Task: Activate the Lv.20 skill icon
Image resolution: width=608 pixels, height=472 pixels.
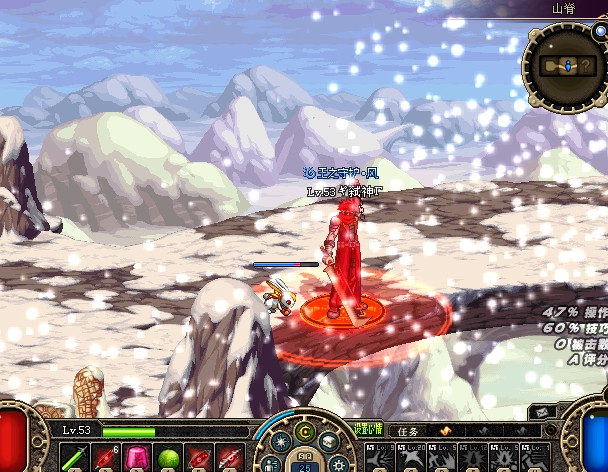Action: pyautogui.click(x=412, y=458)
